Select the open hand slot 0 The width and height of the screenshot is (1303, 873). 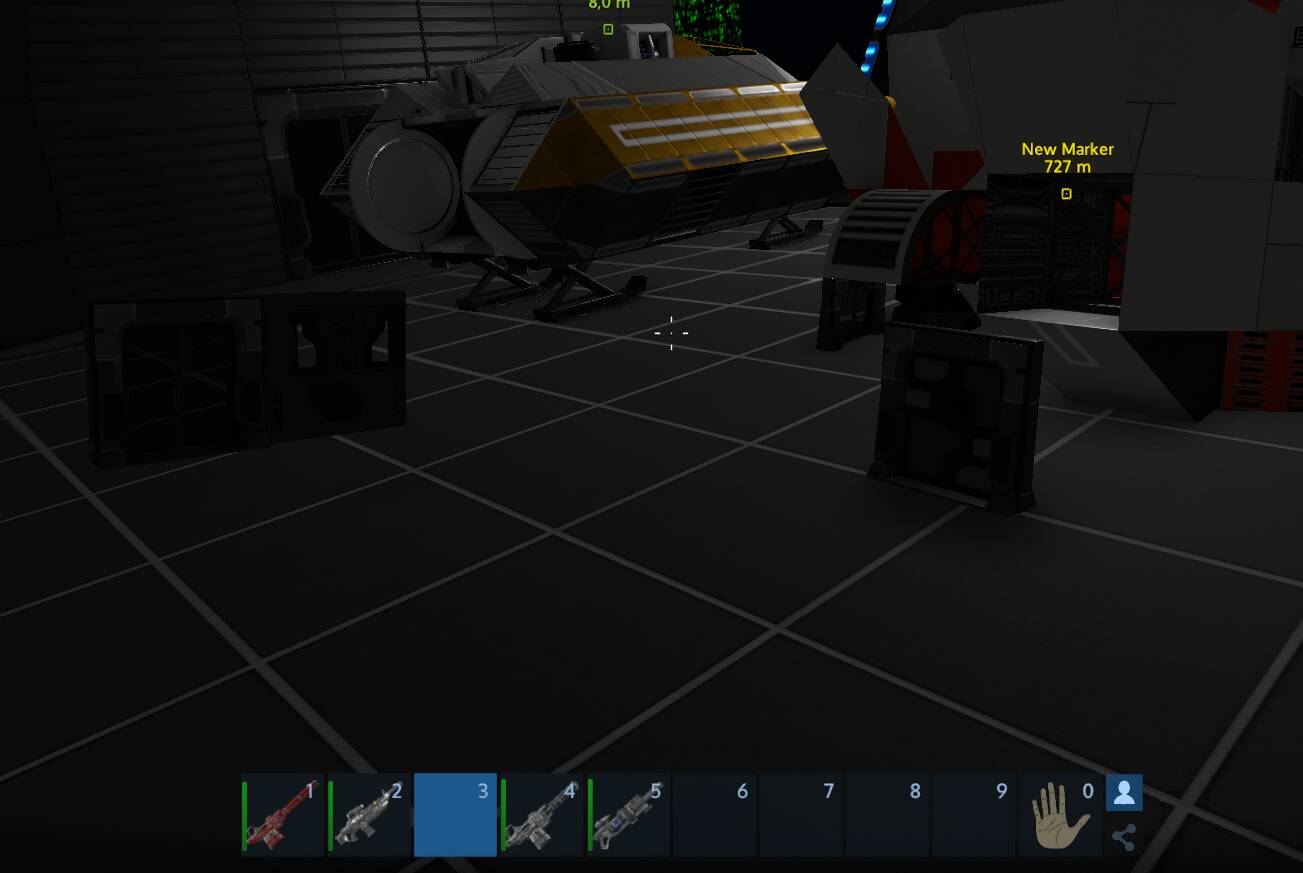pyautogui.click(x=1060, y=815)
